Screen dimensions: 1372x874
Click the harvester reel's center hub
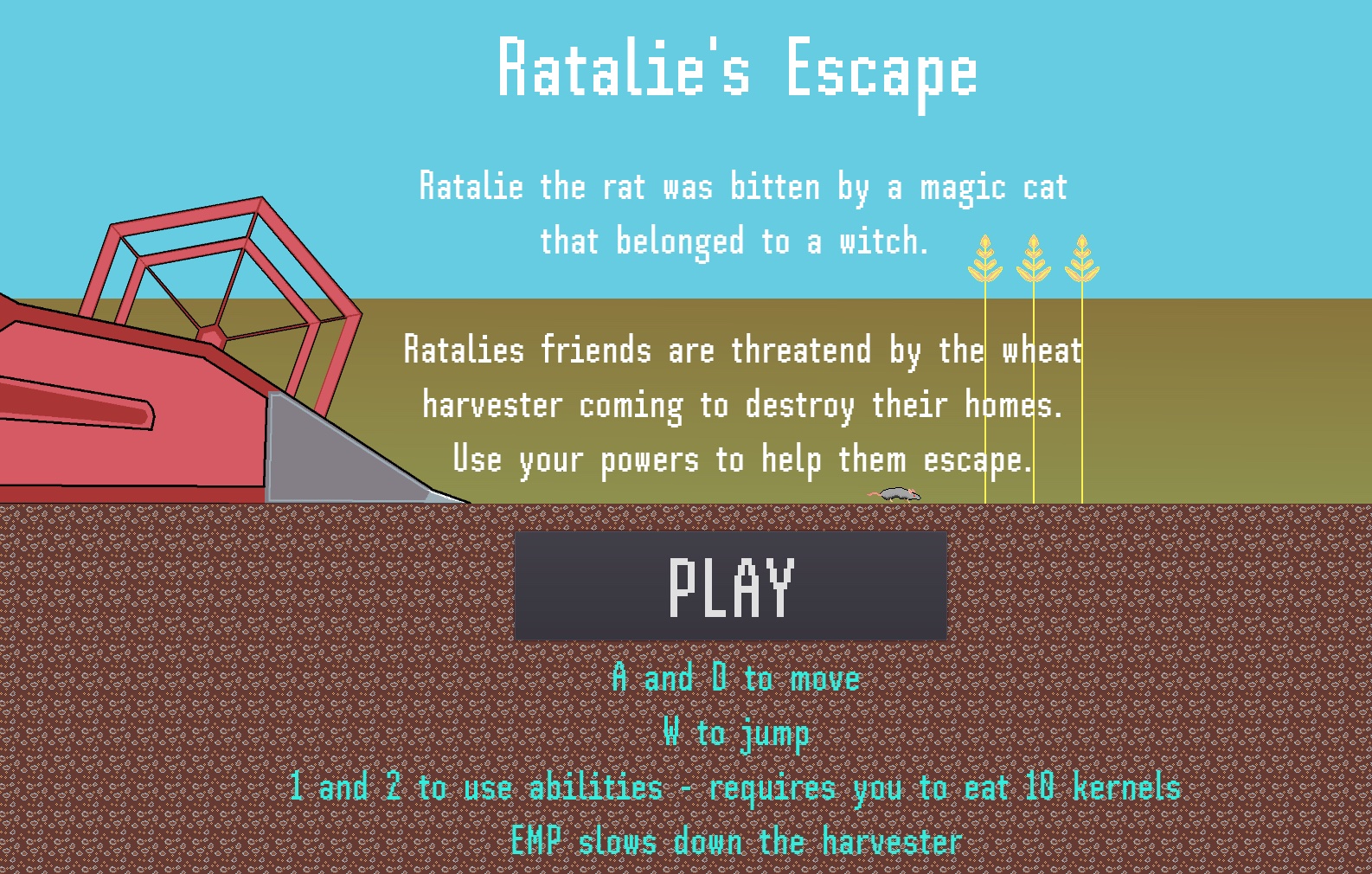coord(210,333)
